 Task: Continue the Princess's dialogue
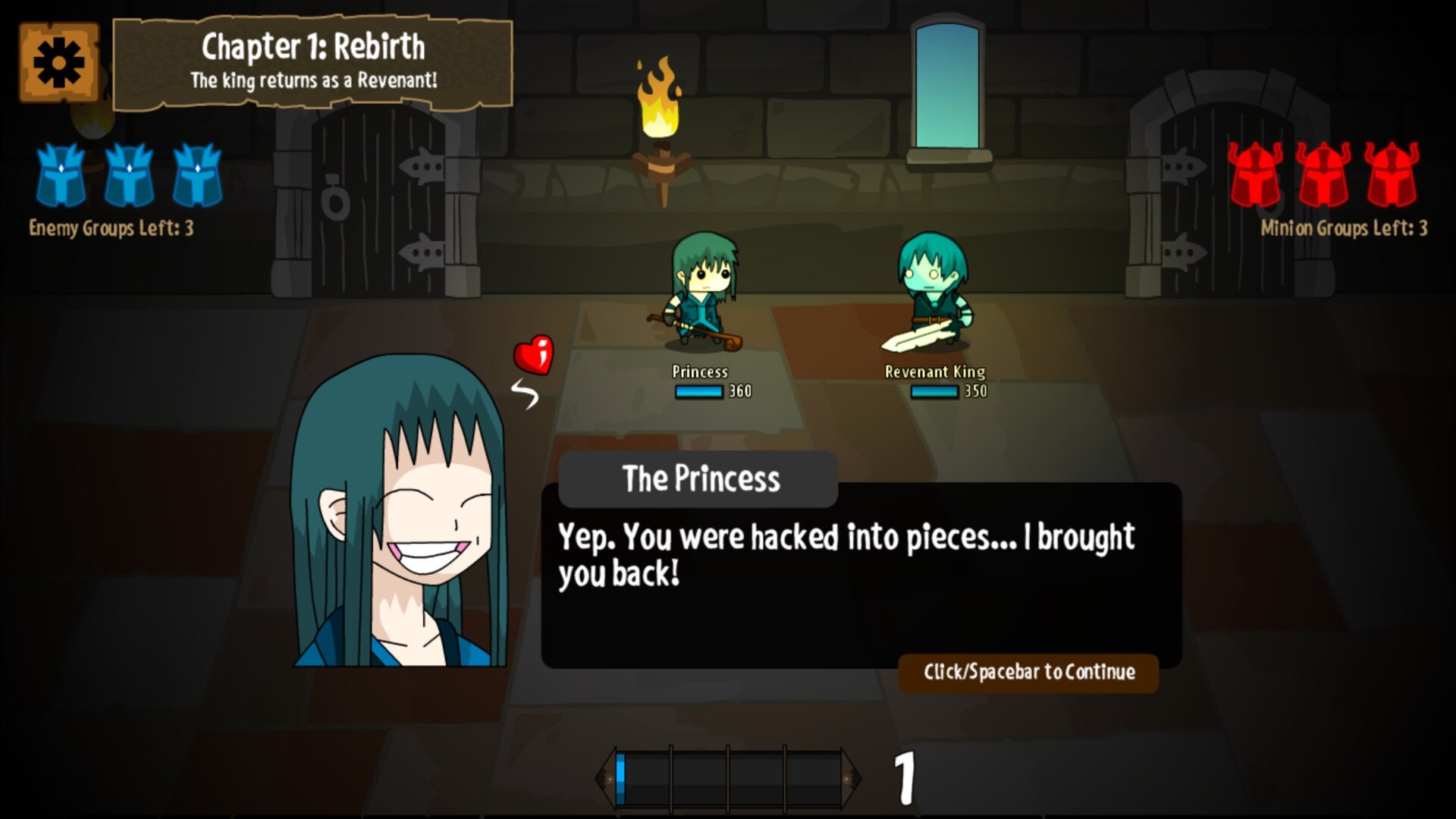pyautogui.click(x=1028, y=672)
